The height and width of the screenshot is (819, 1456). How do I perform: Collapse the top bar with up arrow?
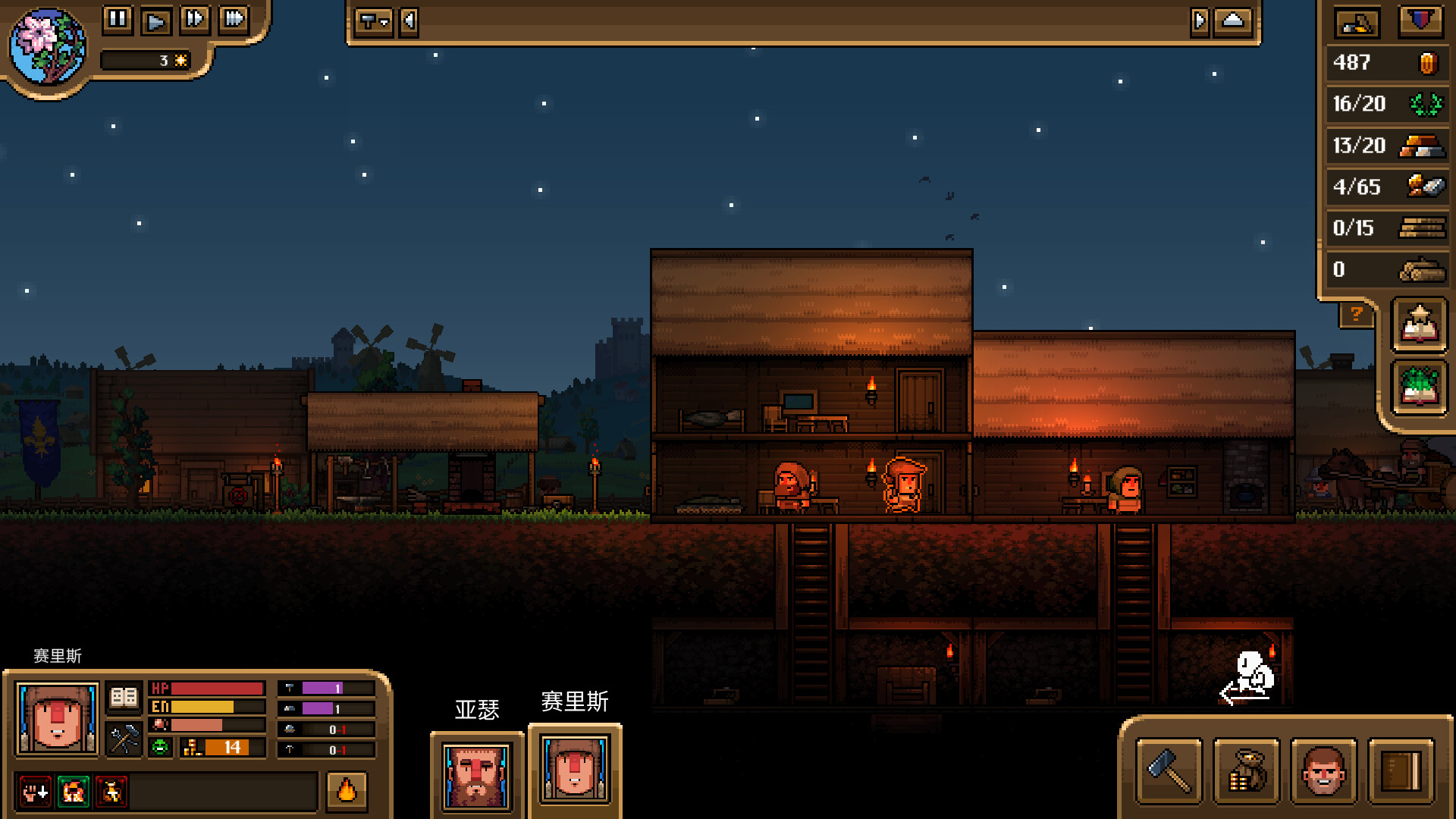pos(1233,21)
